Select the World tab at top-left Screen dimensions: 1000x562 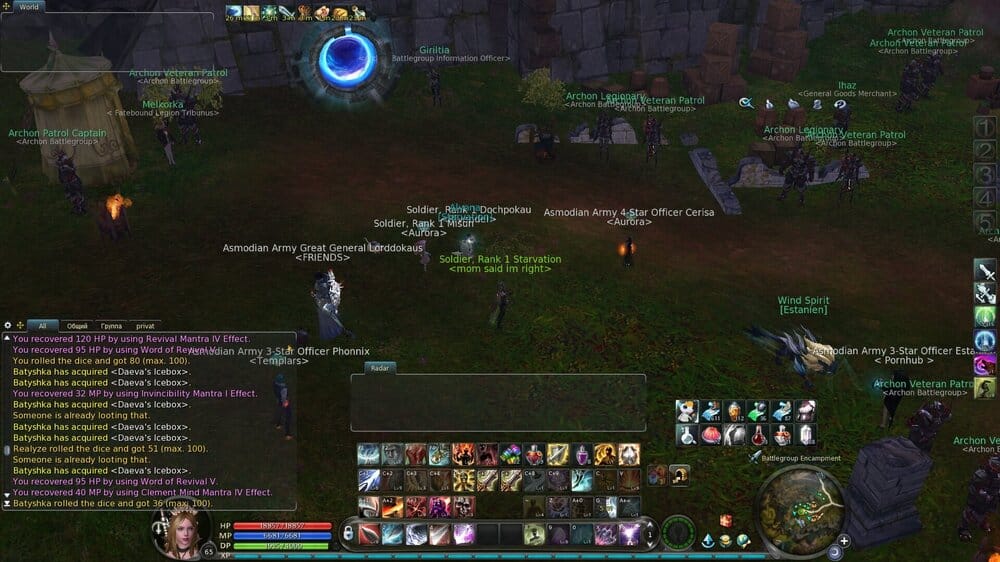click(x=29, y=7)
